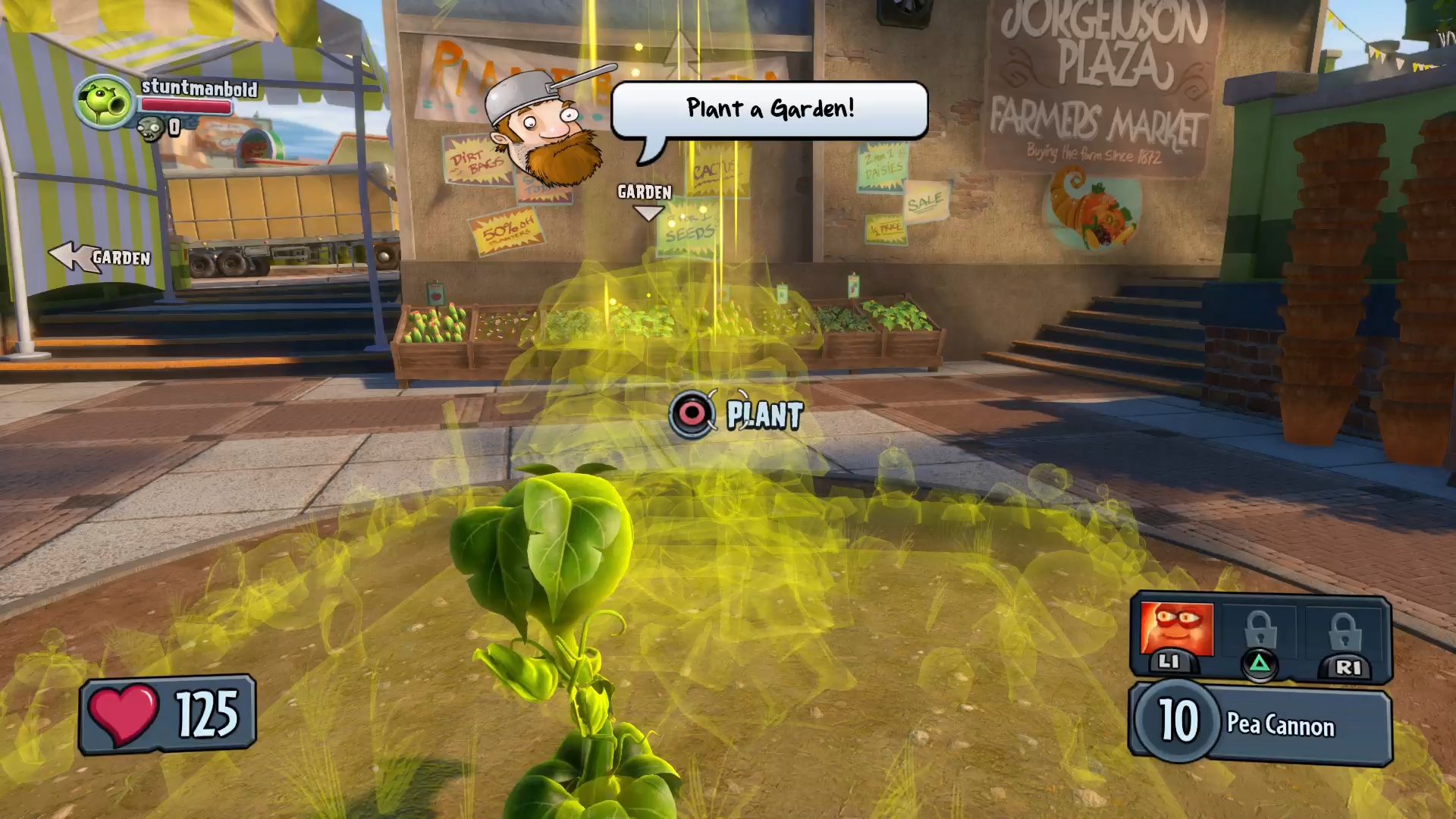Click the Garden direction arrow indicator

[x=99, y=257]
